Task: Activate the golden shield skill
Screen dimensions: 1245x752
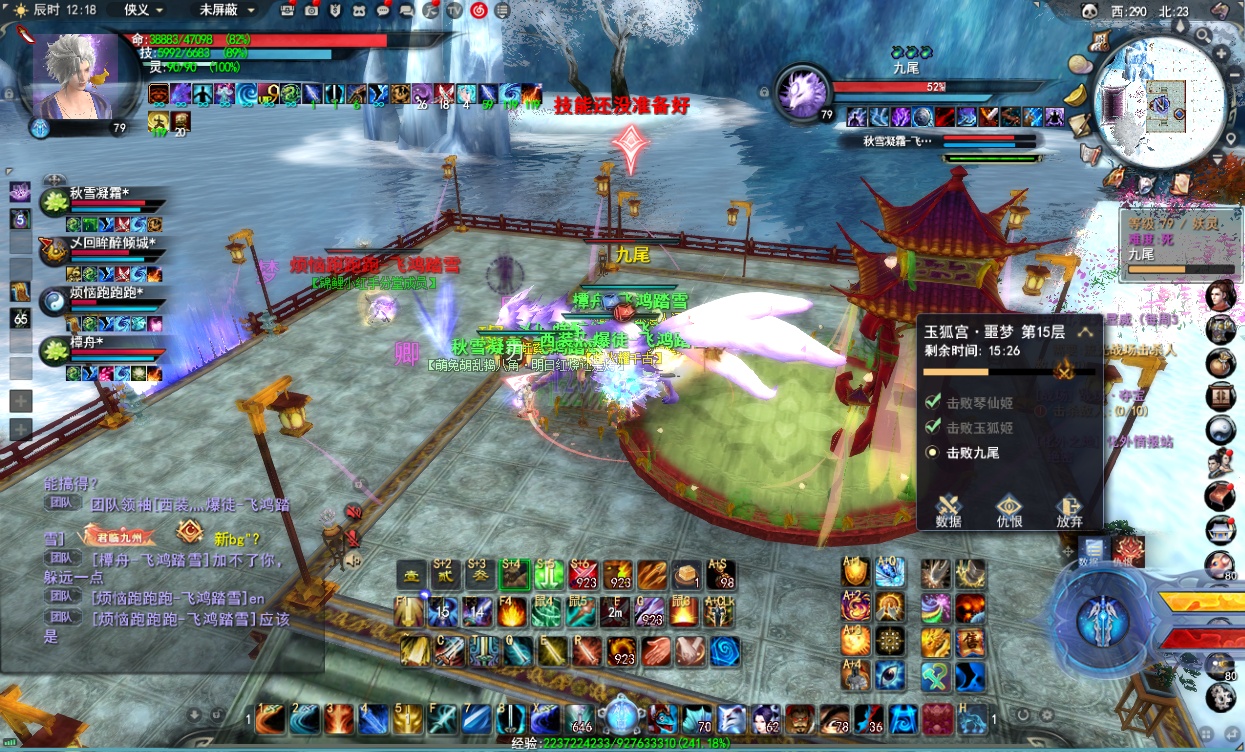Action: pos(855,572)
